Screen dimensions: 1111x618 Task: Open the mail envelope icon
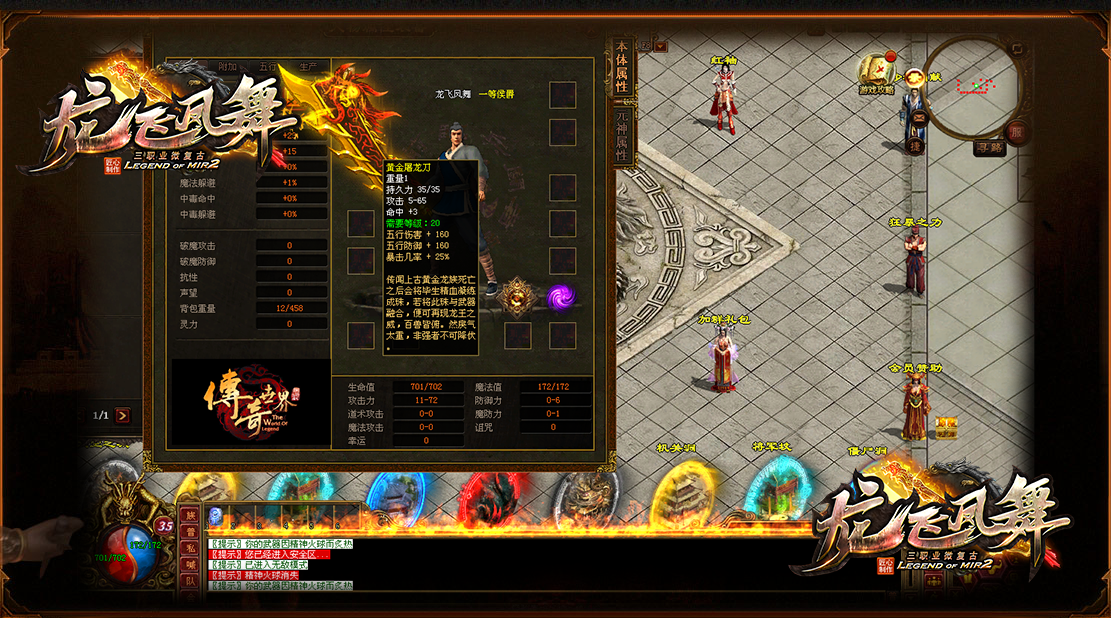tap(918, 116)
